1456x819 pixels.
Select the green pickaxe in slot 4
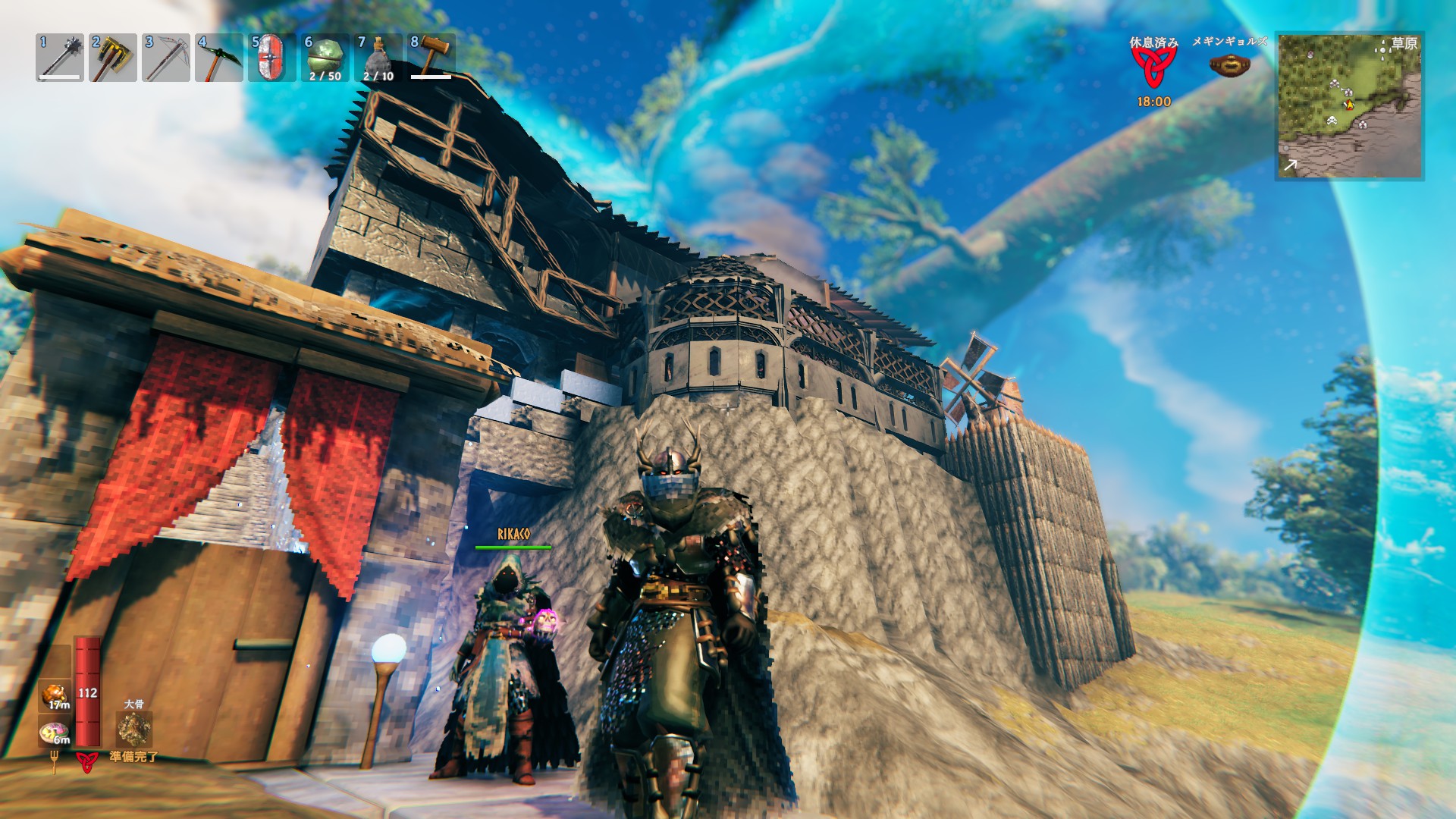(x=219, y=58)
